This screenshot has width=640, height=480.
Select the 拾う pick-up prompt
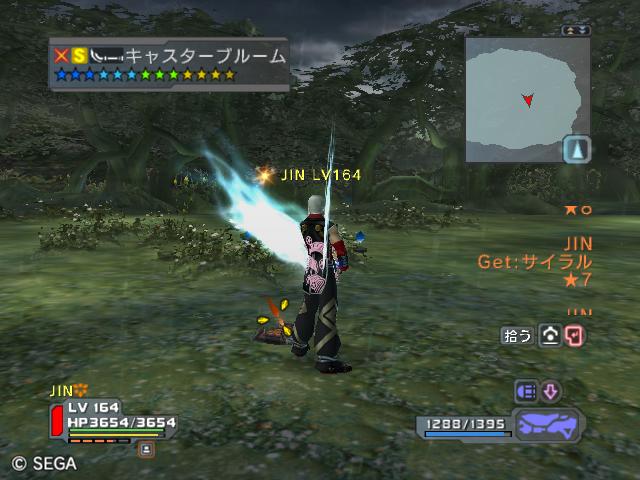coord(516,336)
